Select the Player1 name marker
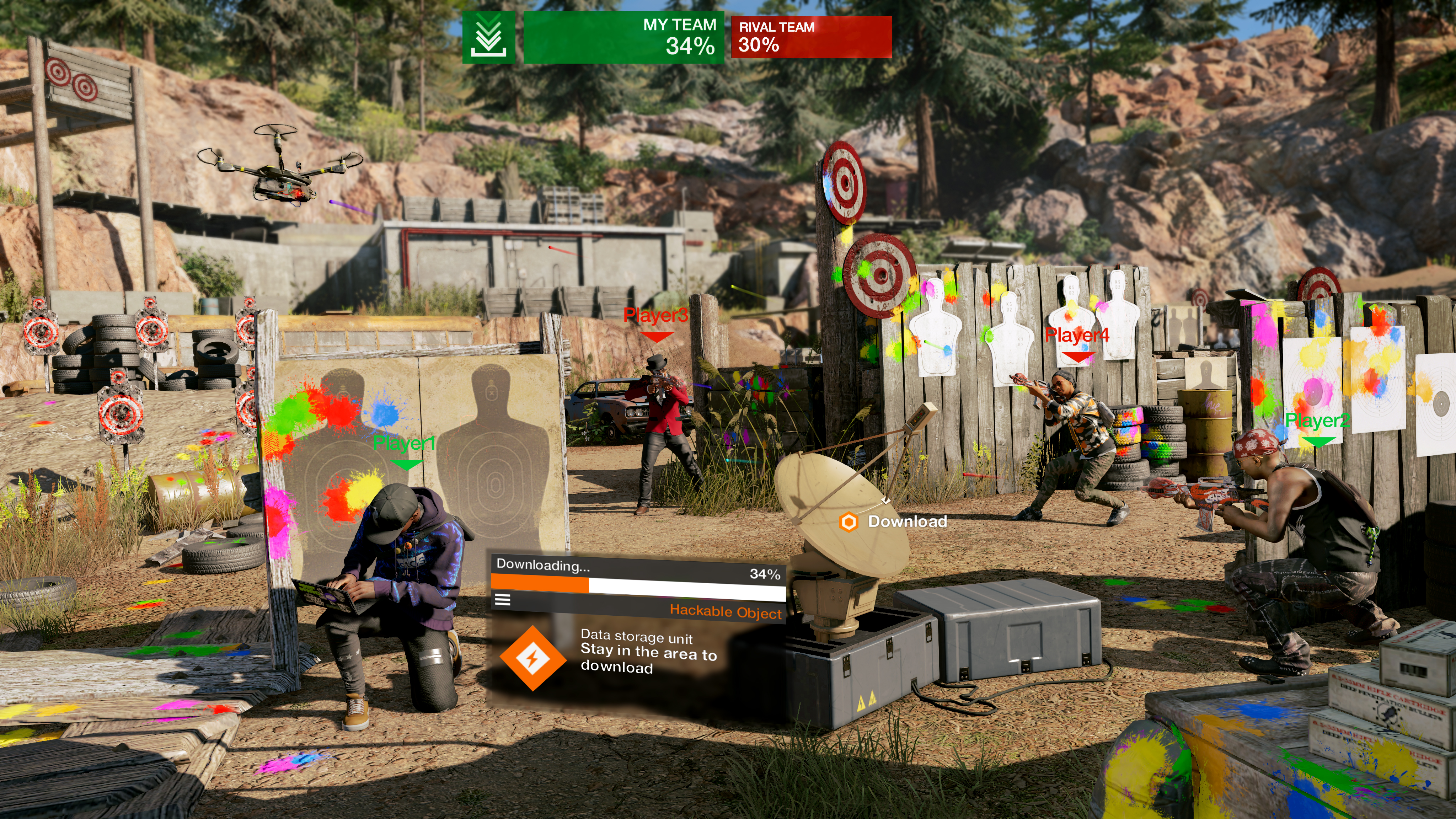Screen dimensions: 1456x819 point(405,444)
